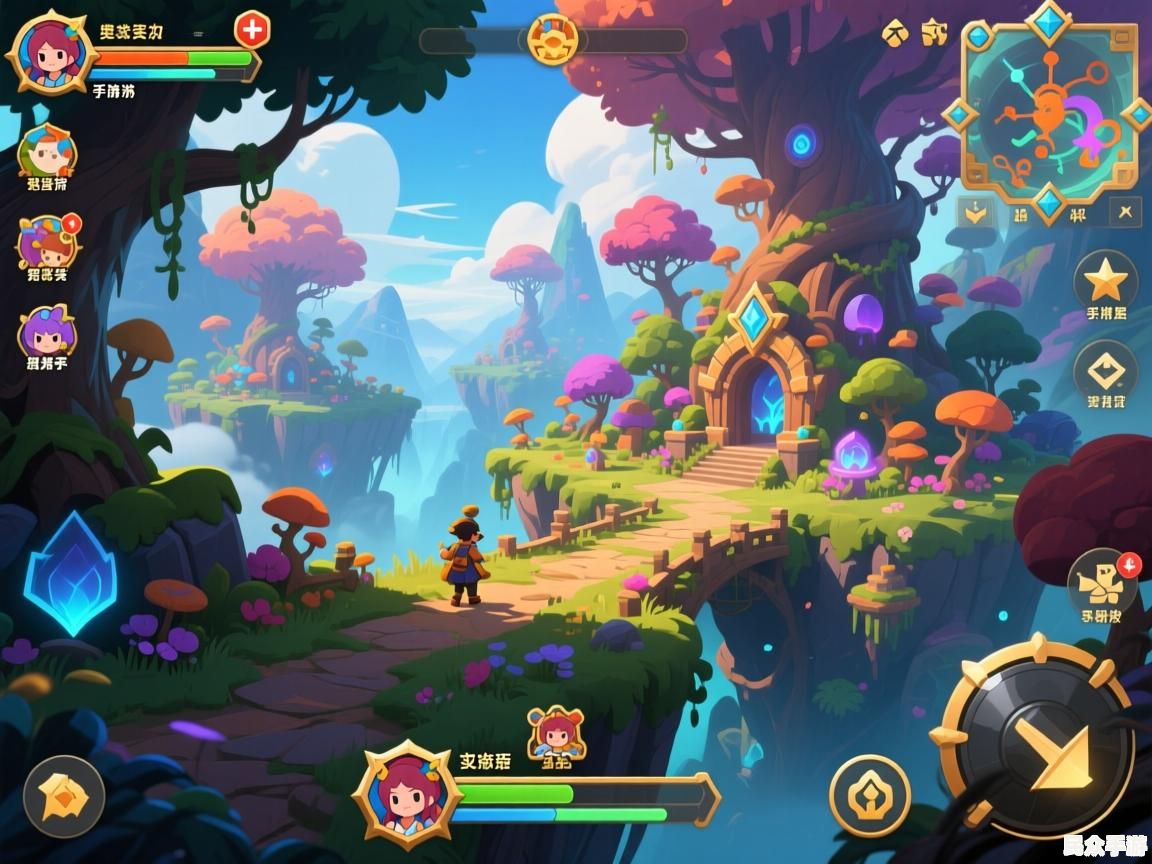Choose the purple-haired party member portrait
The height and width of the screenshot is (864, 1152).
[46, 333]
